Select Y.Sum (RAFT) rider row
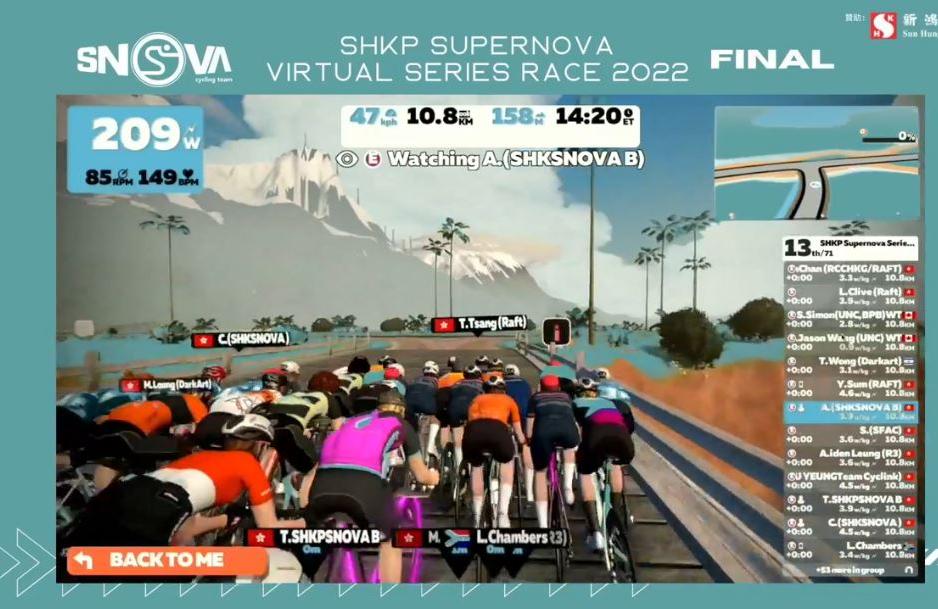Image resolution: width=938 pixels, height=609 pixels. 851,388
